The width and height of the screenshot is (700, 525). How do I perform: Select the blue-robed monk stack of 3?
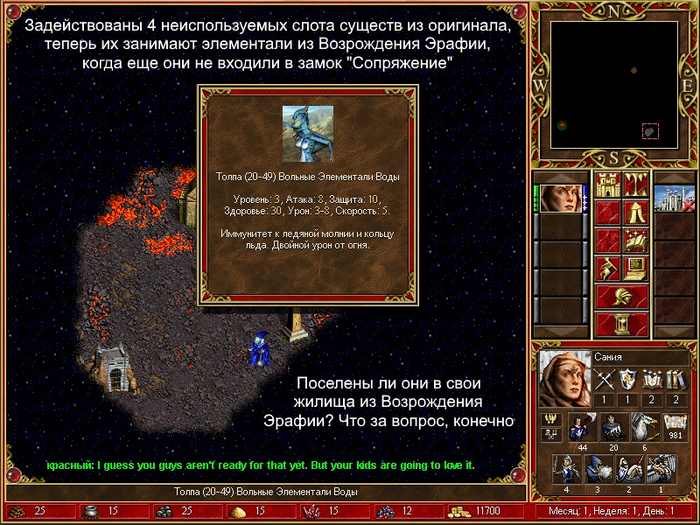click(597, 471)
